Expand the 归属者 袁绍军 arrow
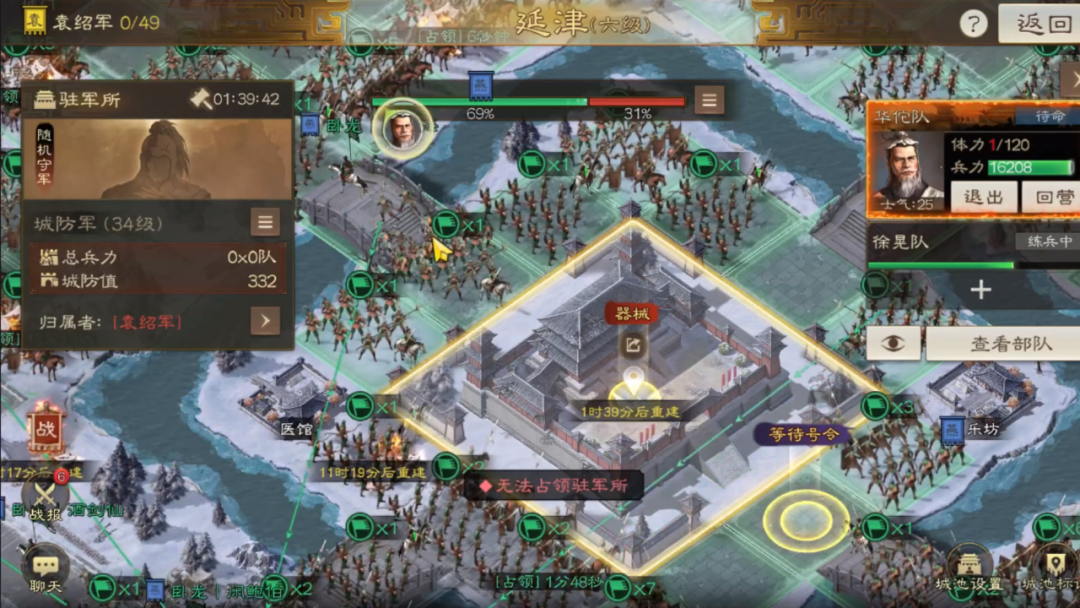 click(x=265, y=321)
